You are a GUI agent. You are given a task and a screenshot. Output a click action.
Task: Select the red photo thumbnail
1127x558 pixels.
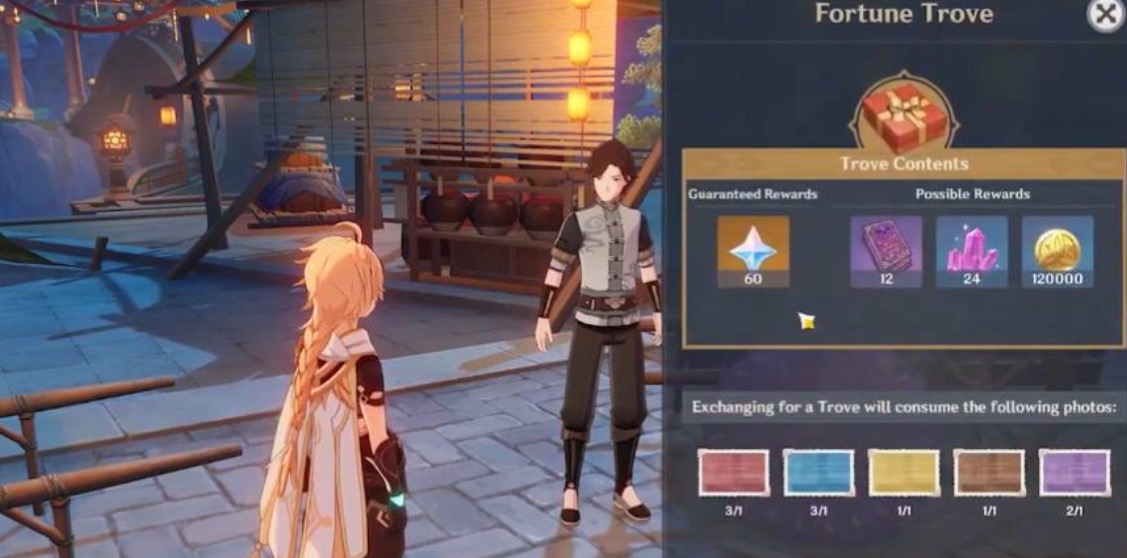733,473
